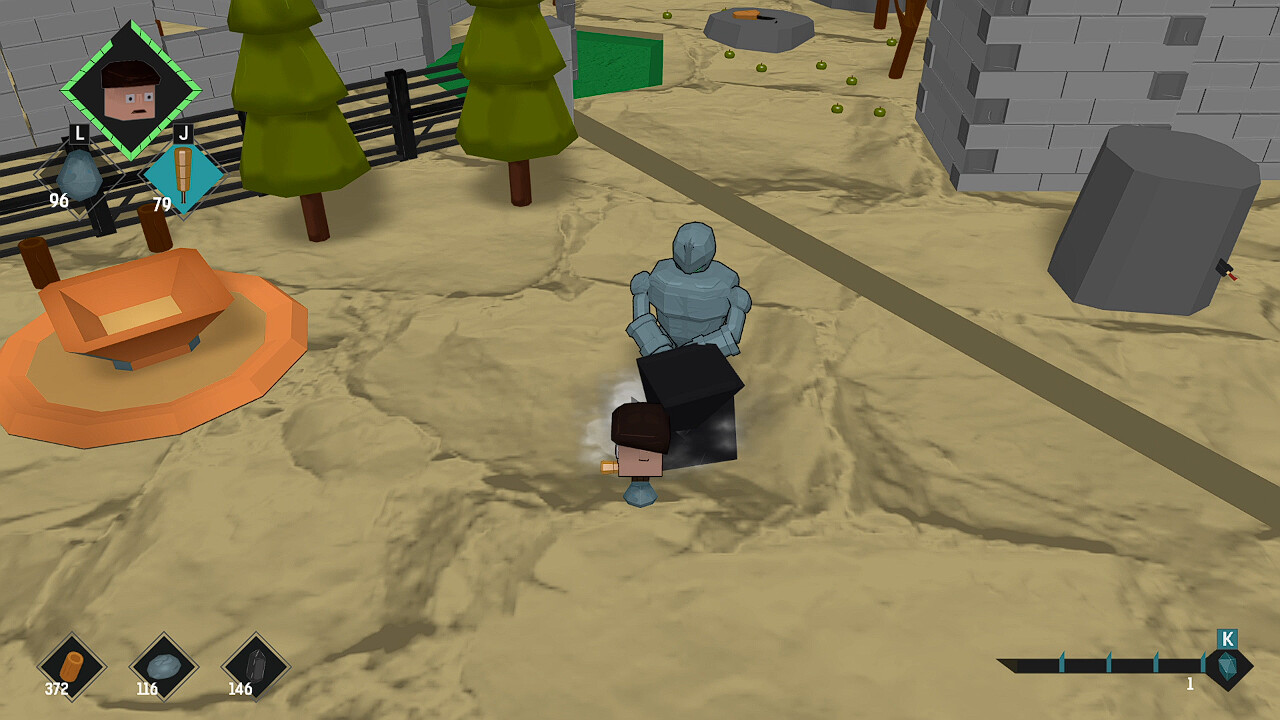Click the player character
Viewport: 1280px width, 720px height.
click(638, 445)
